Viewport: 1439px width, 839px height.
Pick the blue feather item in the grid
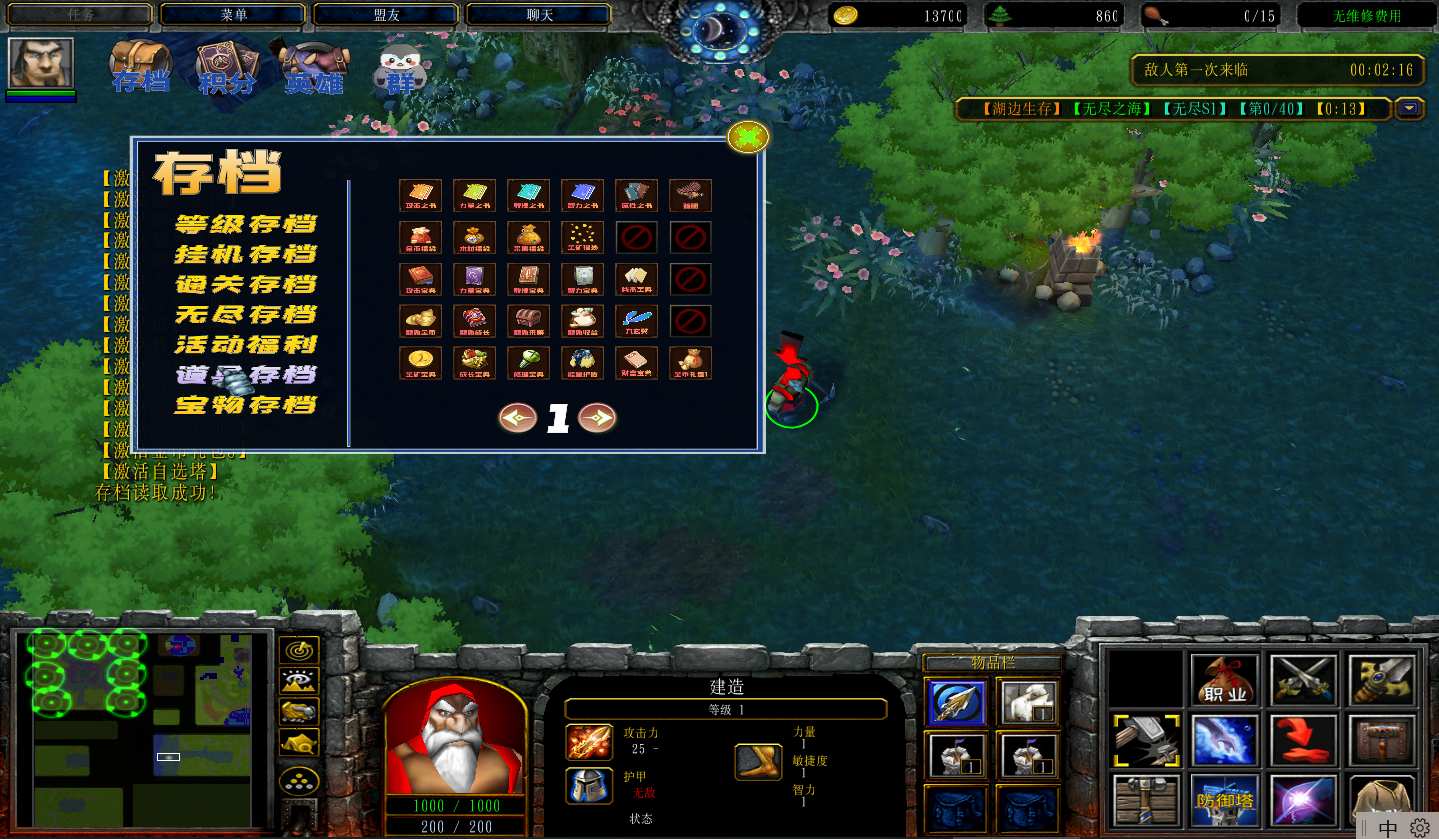tap(636, 321)
